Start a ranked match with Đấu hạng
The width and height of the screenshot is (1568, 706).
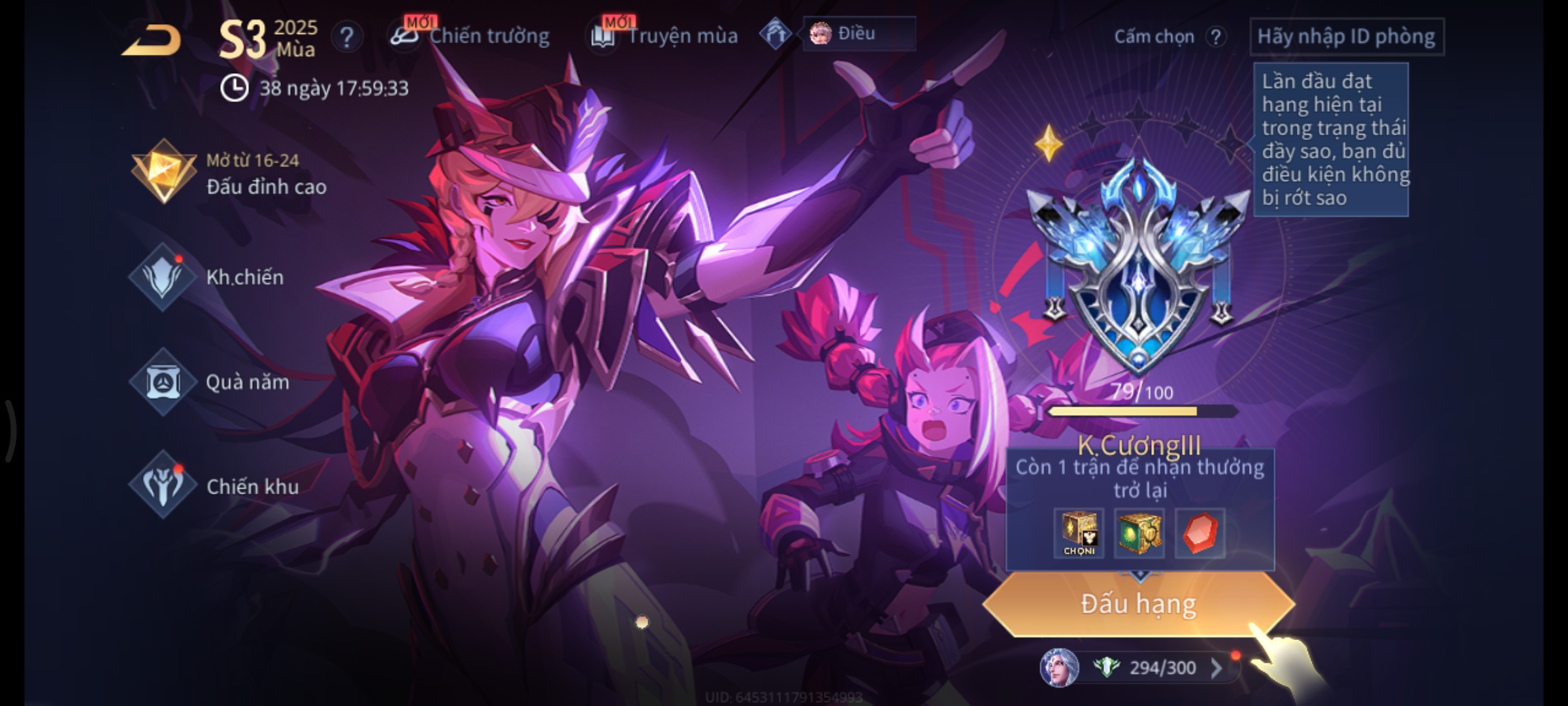pyautogui.click(x=1138, y=604)
